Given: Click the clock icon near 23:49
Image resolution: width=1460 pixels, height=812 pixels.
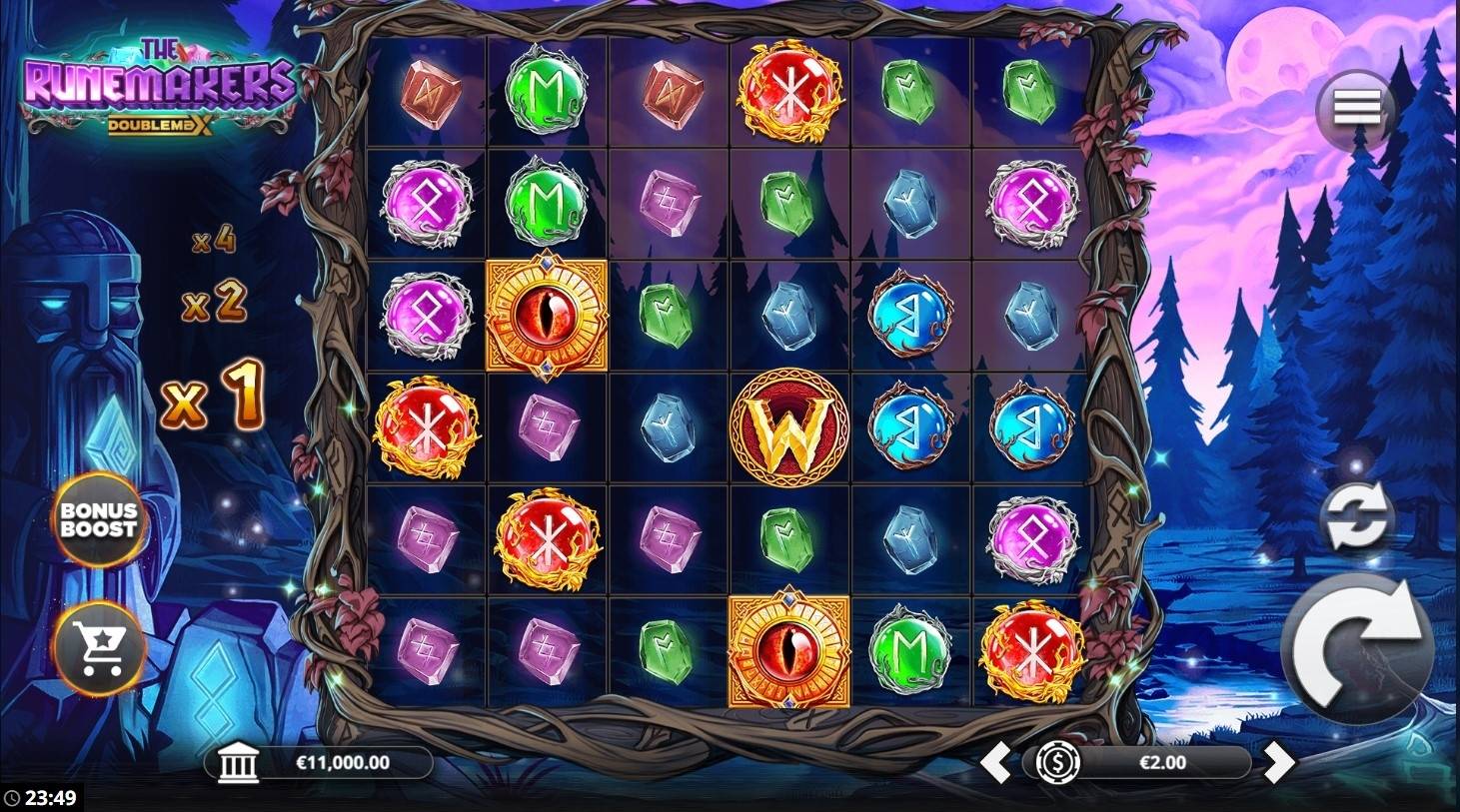Looking at the screenshot, I should click(x=11, y=798).
